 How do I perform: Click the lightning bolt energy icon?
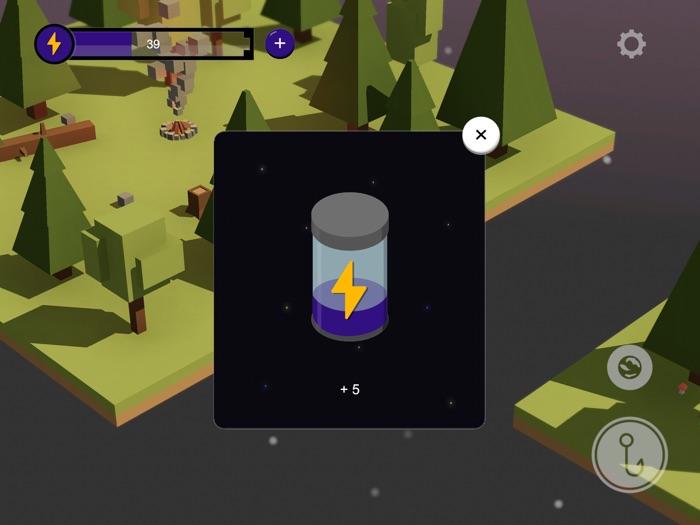click(54, 44)
